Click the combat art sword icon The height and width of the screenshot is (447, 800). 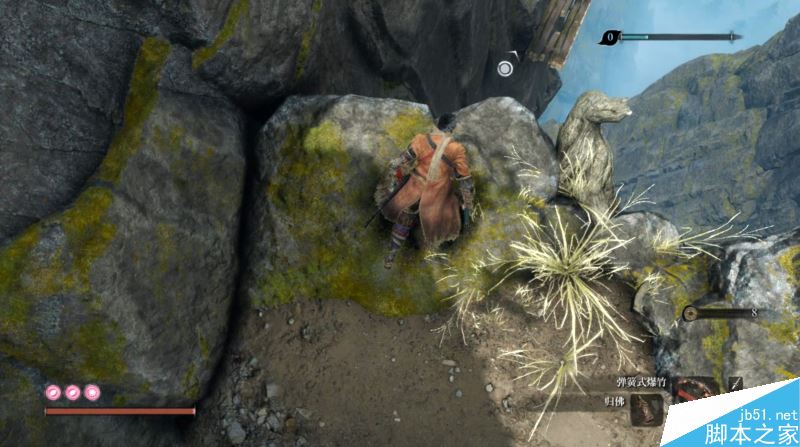pos(737,384)
